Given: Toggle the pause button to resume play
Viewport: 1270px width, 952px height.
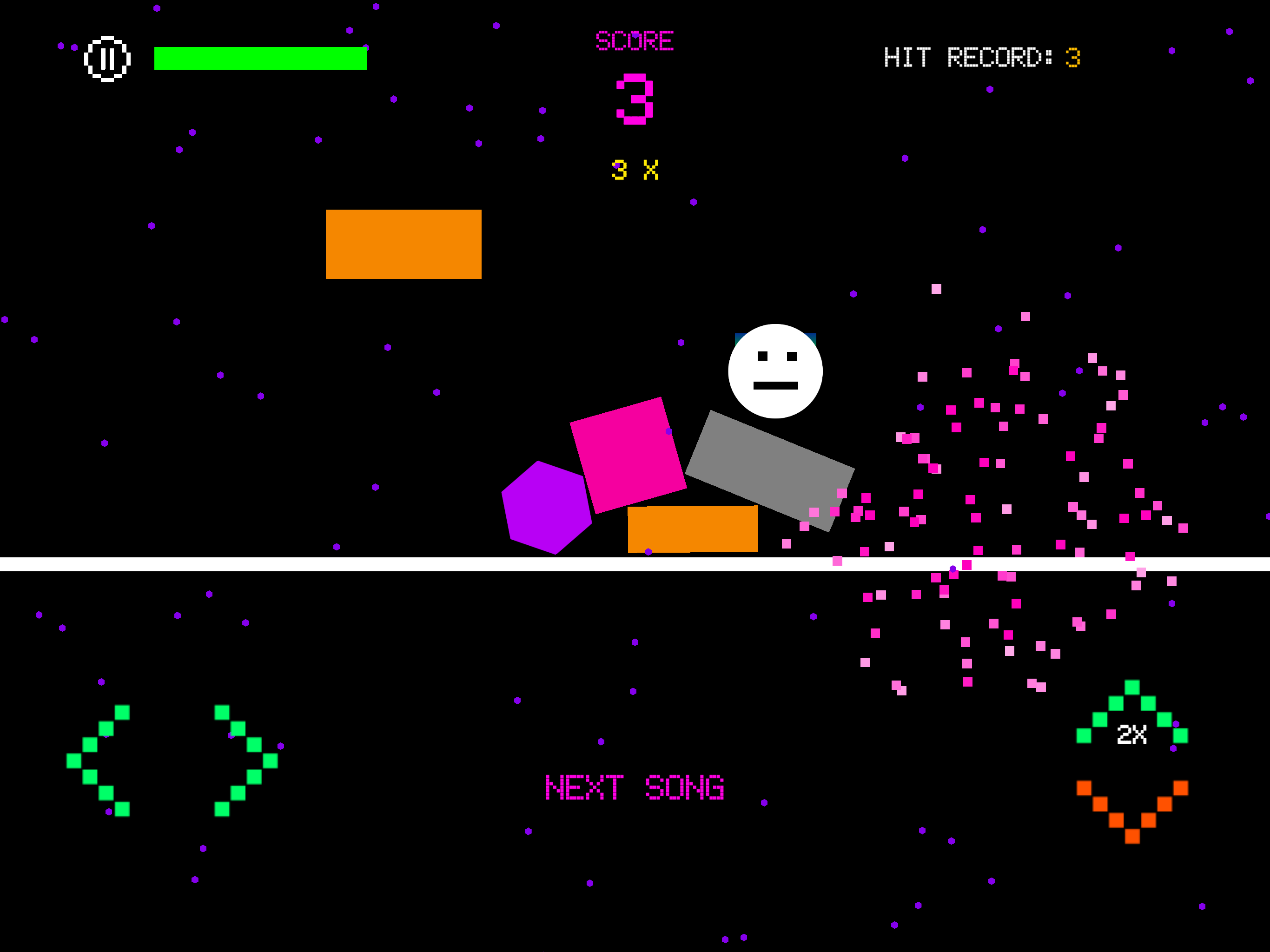Looking at the screenshot, I should pyautogui.click(x=107, y=58).
